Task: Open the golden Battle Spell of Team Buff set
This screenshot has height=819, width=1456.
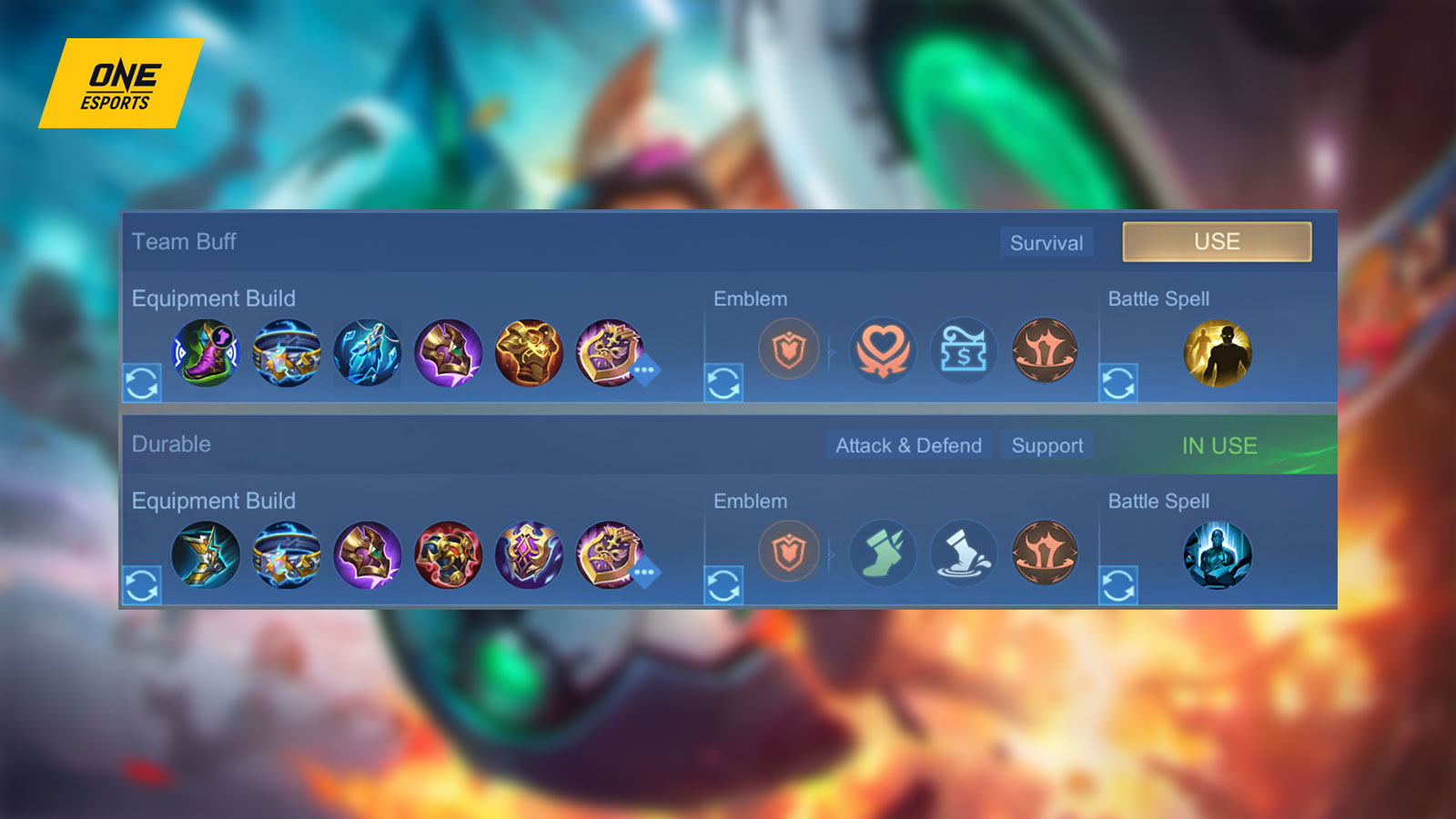Action: (1219, 355)
